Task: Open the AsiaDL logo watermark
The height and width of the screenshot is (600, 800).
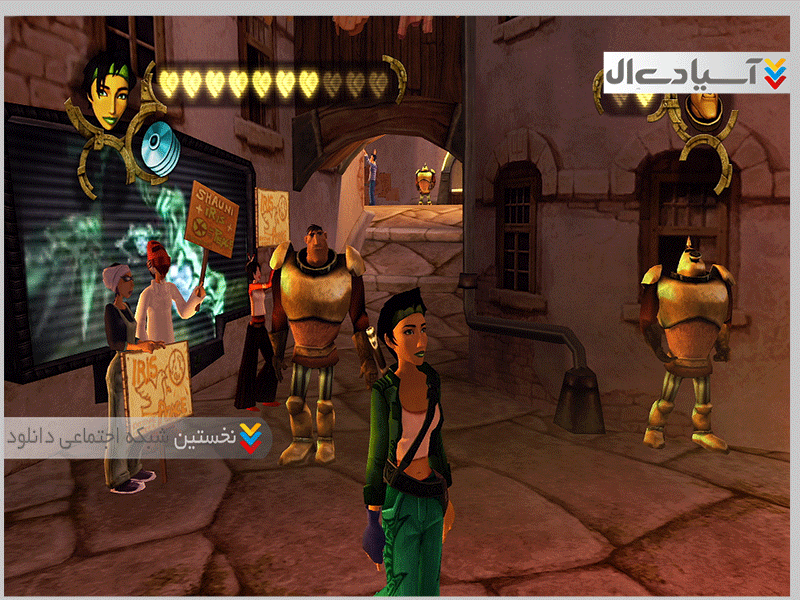Action: (696, 73)
